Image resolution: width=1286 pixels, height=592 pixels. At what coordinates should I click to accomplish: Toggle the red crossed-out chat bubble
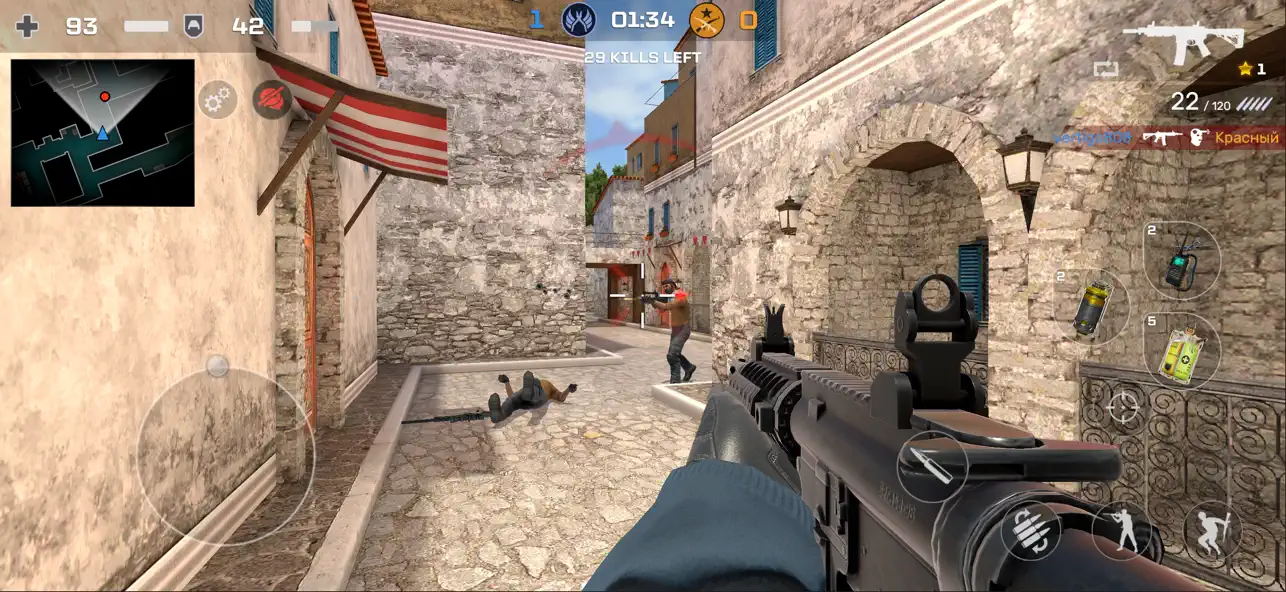click(x=272, y=100)
